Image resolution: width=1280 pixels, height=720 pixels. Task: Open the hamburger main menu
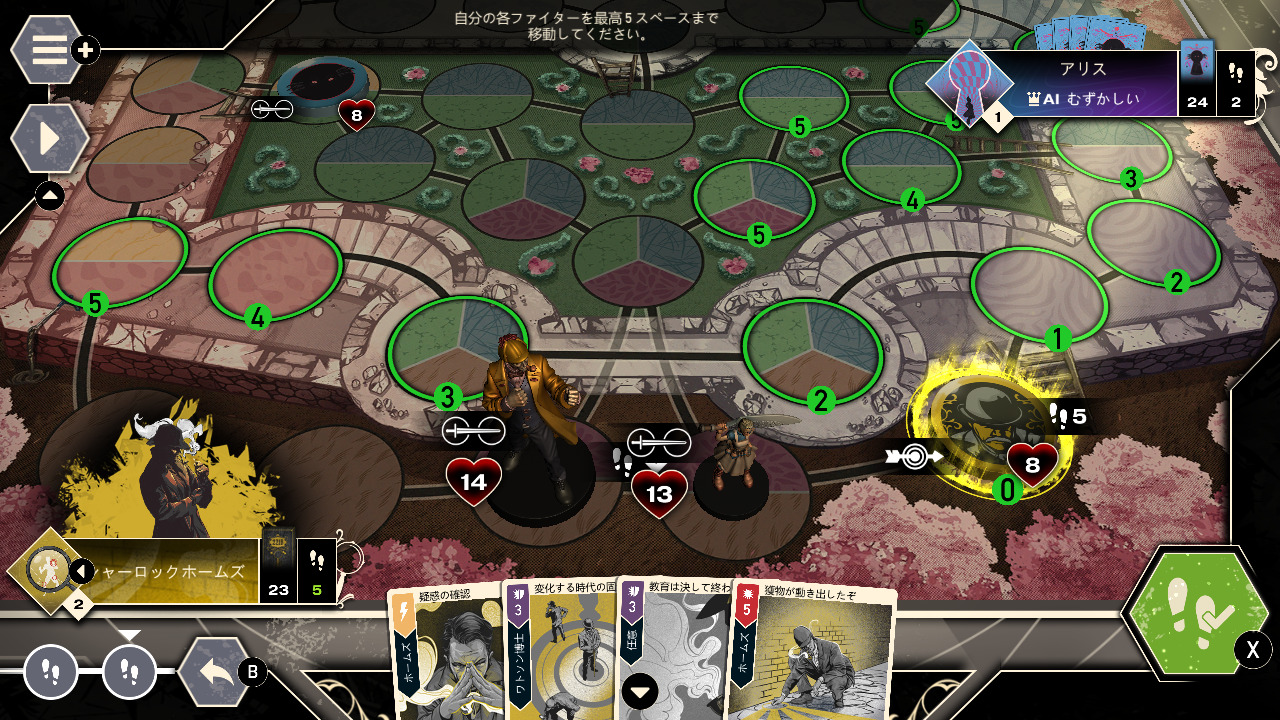click(x=48, y=49)
